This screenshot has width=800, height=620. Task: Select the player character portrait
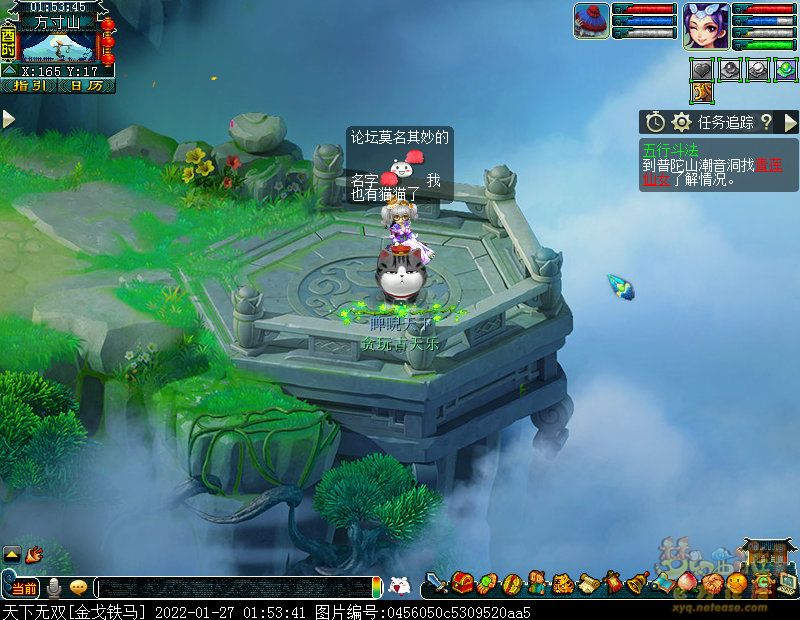pos(705,26)
